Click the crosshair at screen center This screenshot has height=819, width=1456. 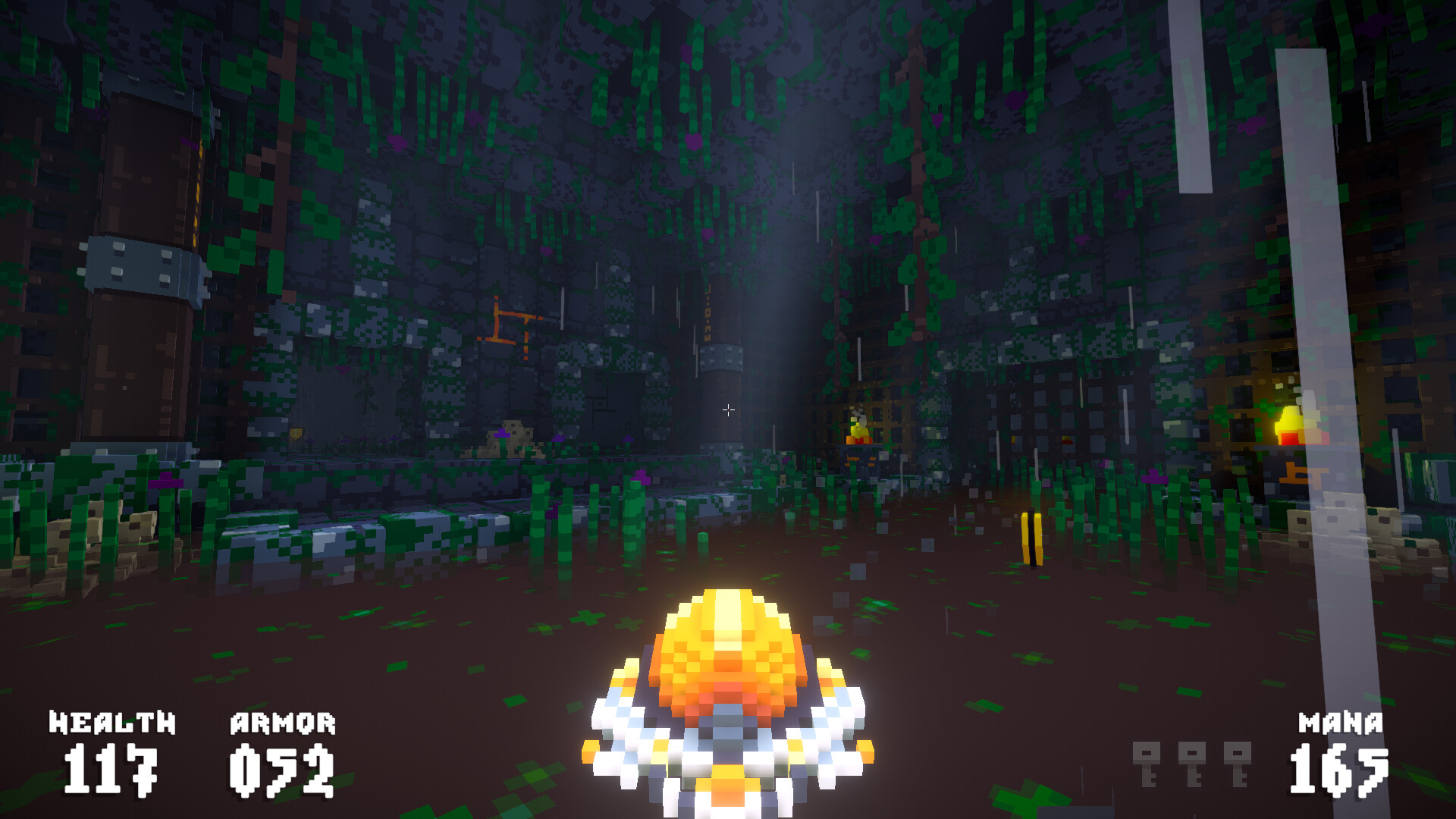pos(728,409)
